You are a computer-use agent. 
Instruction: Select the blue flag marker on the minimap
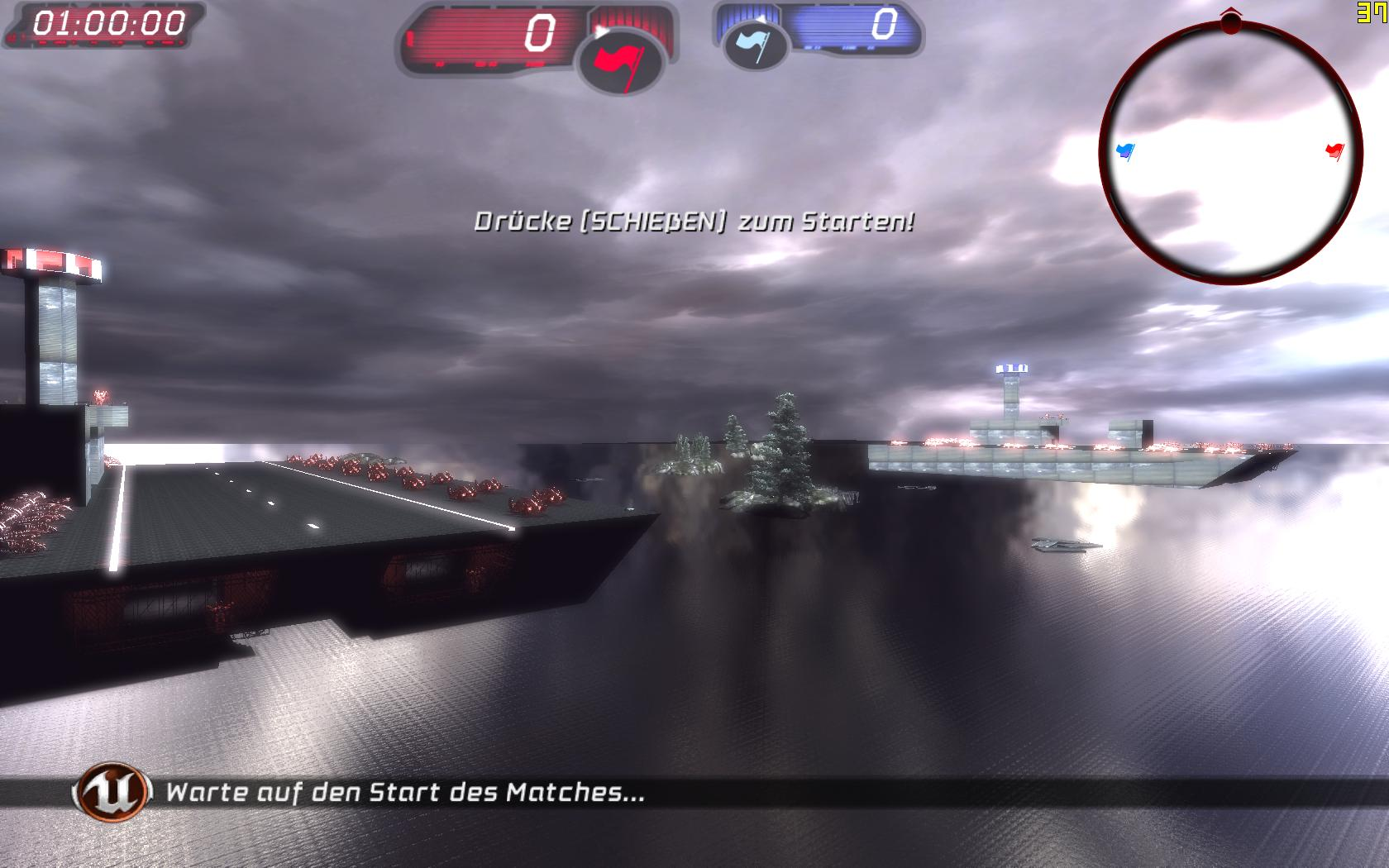(1124, 149)
